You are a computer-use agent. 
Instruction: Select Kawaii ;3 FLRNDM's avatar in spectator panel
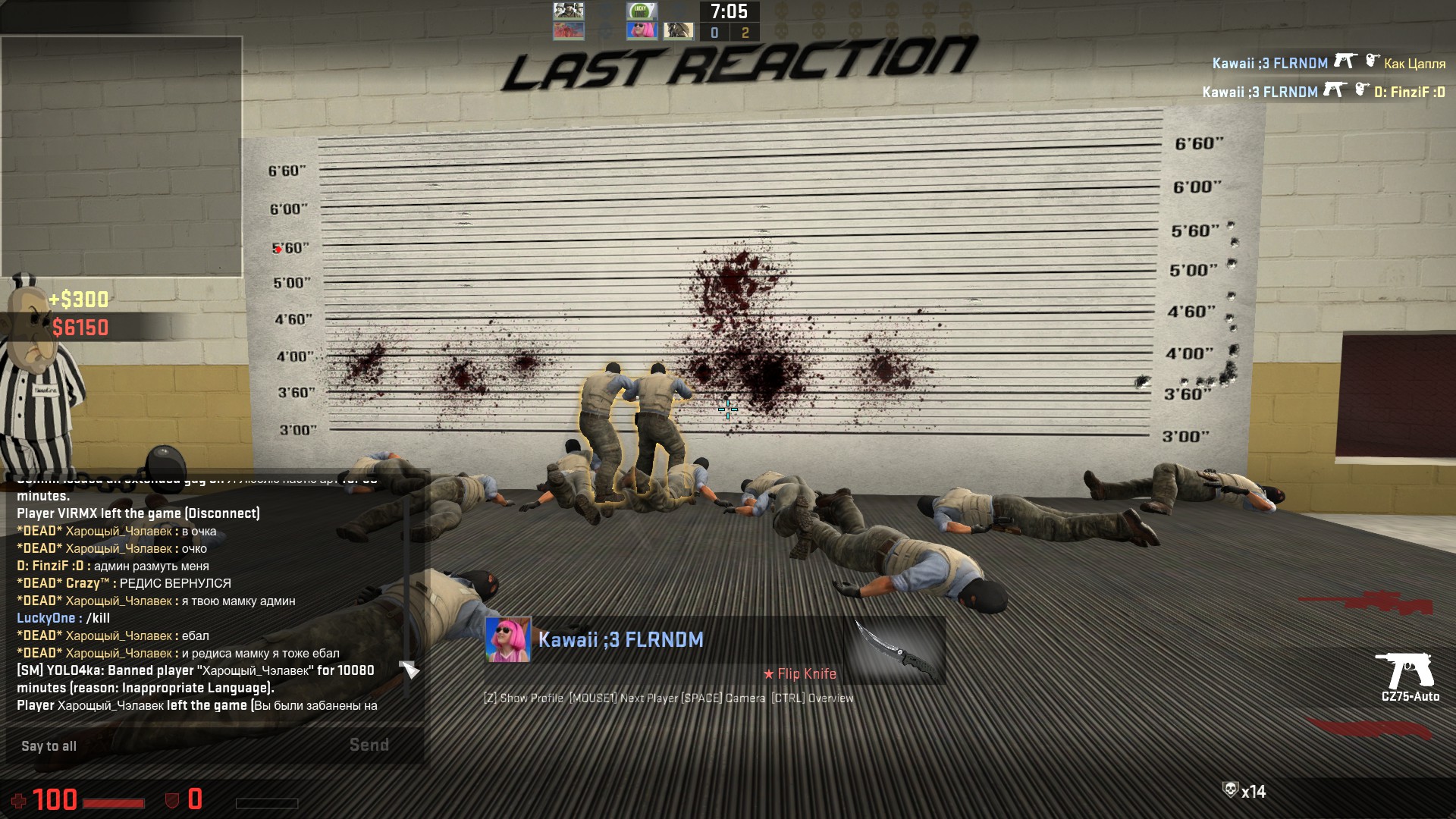coord(508,640)
